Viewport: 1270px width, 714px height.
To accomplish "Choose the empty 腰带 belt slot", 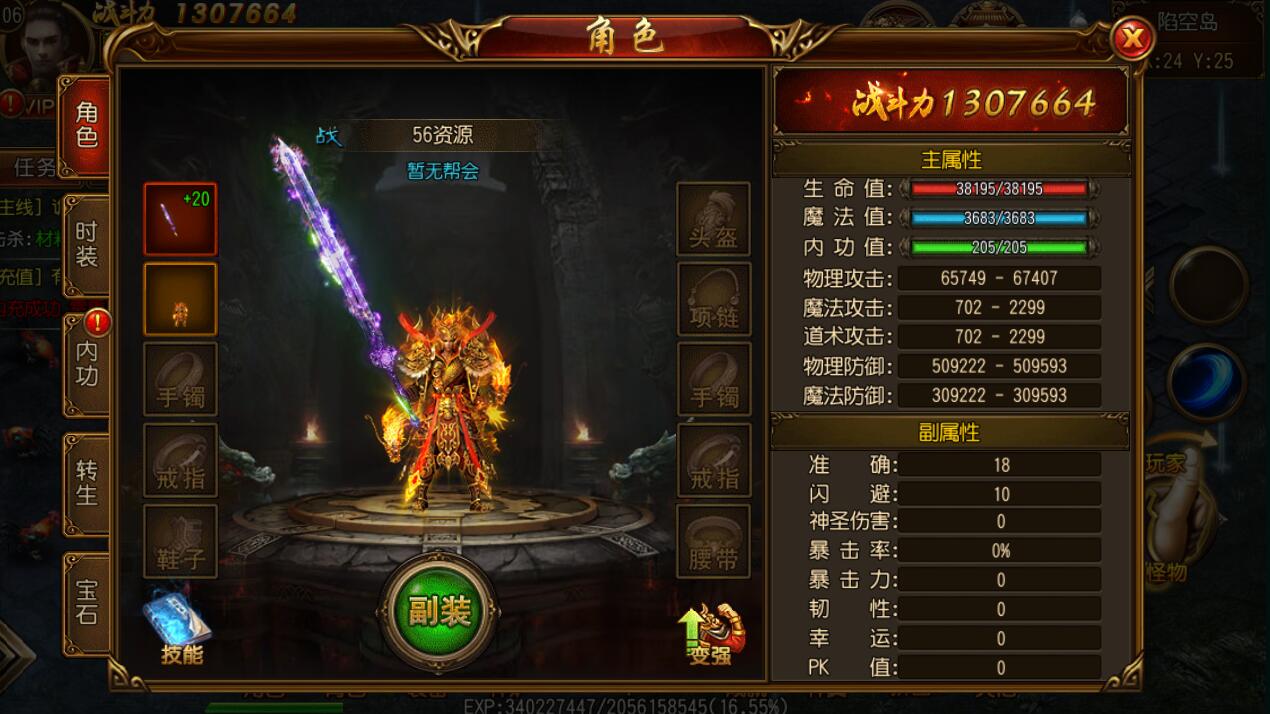I will (x=714, y=541).
